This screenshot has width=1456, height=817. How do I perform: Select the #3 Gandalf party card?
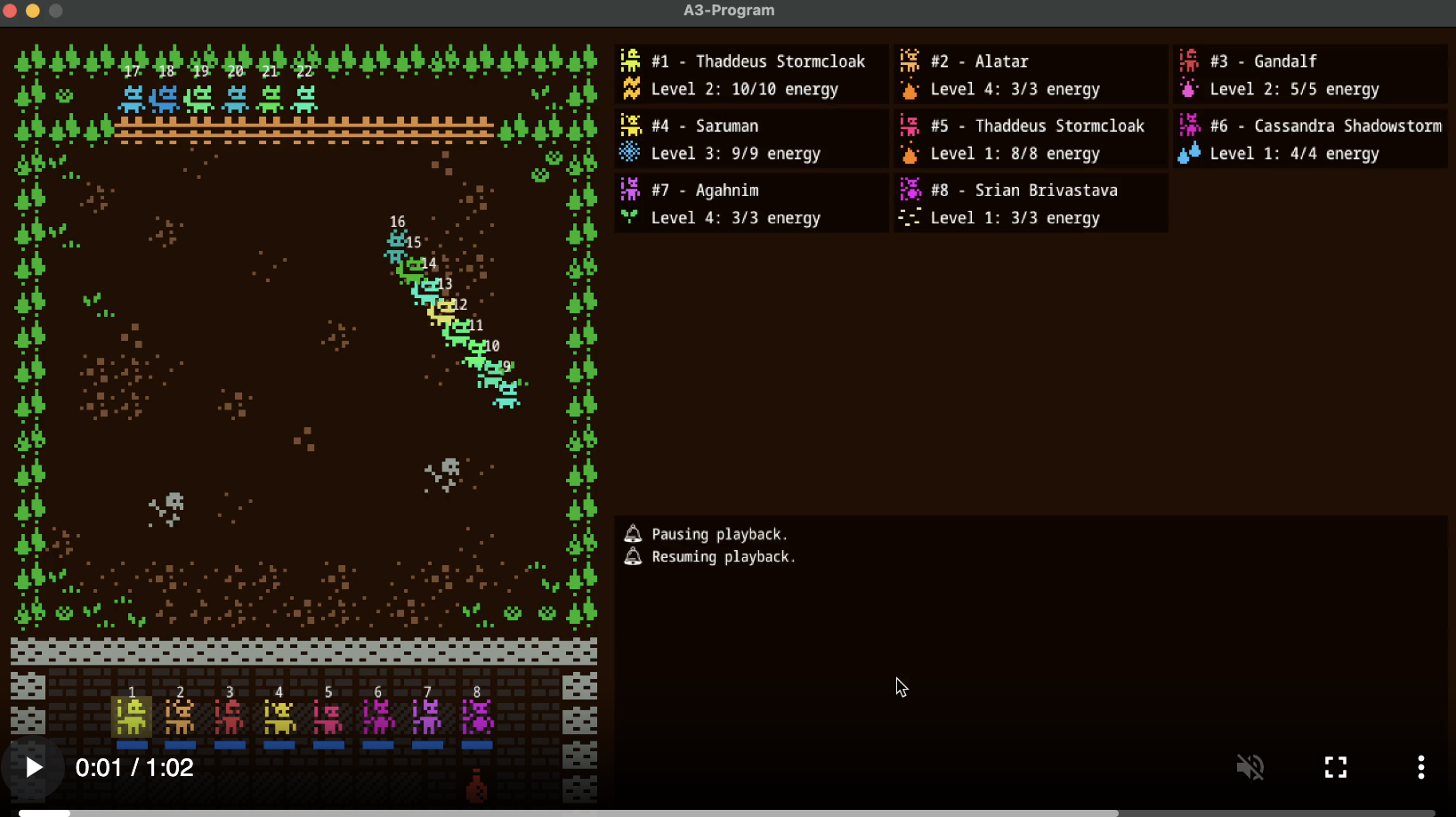[1310, 76]
